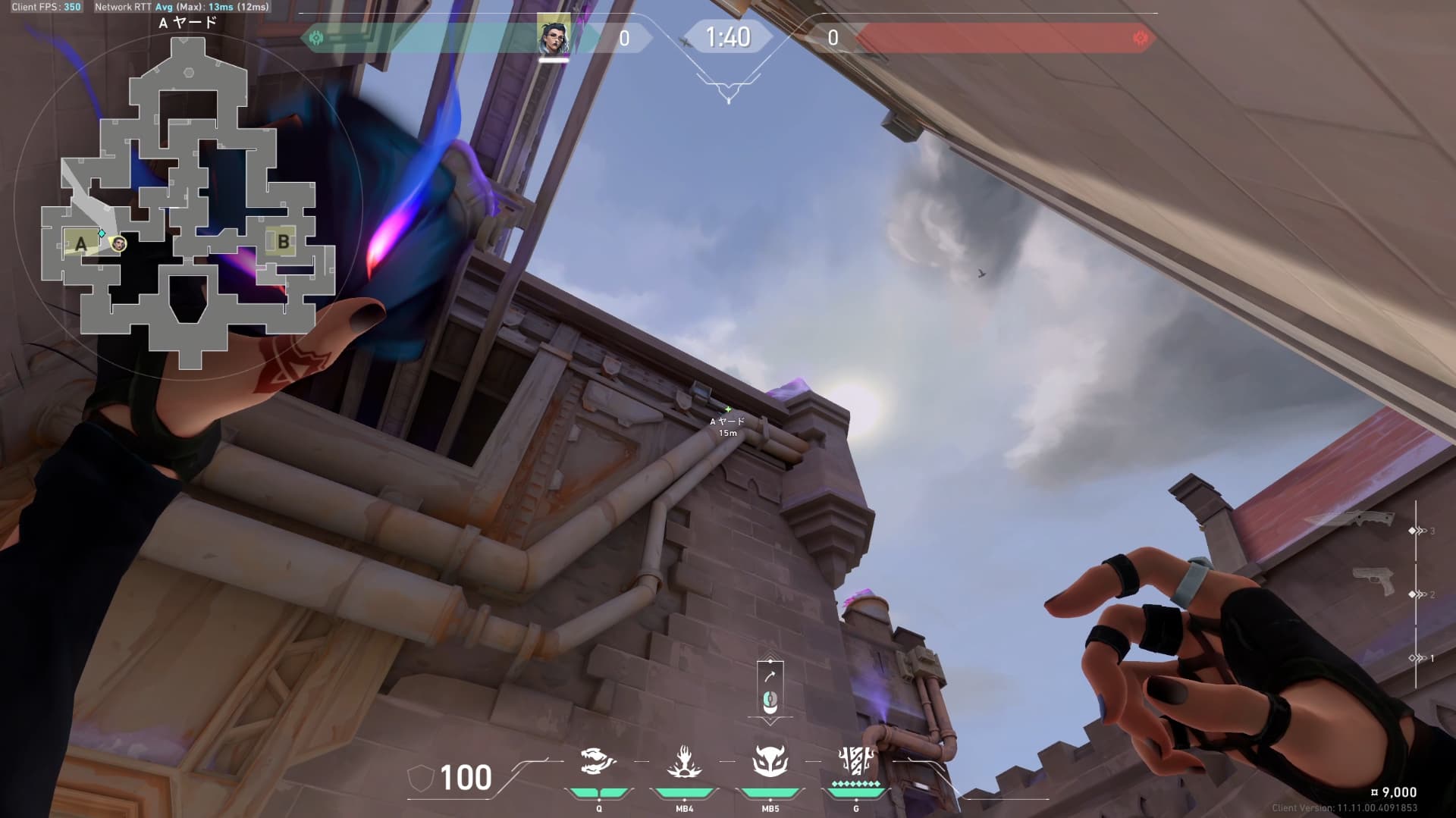Viewport: 1456px width, 818px height.
Task: Click the red team emblem in the top bar
Action: [x=1139, y=38]
